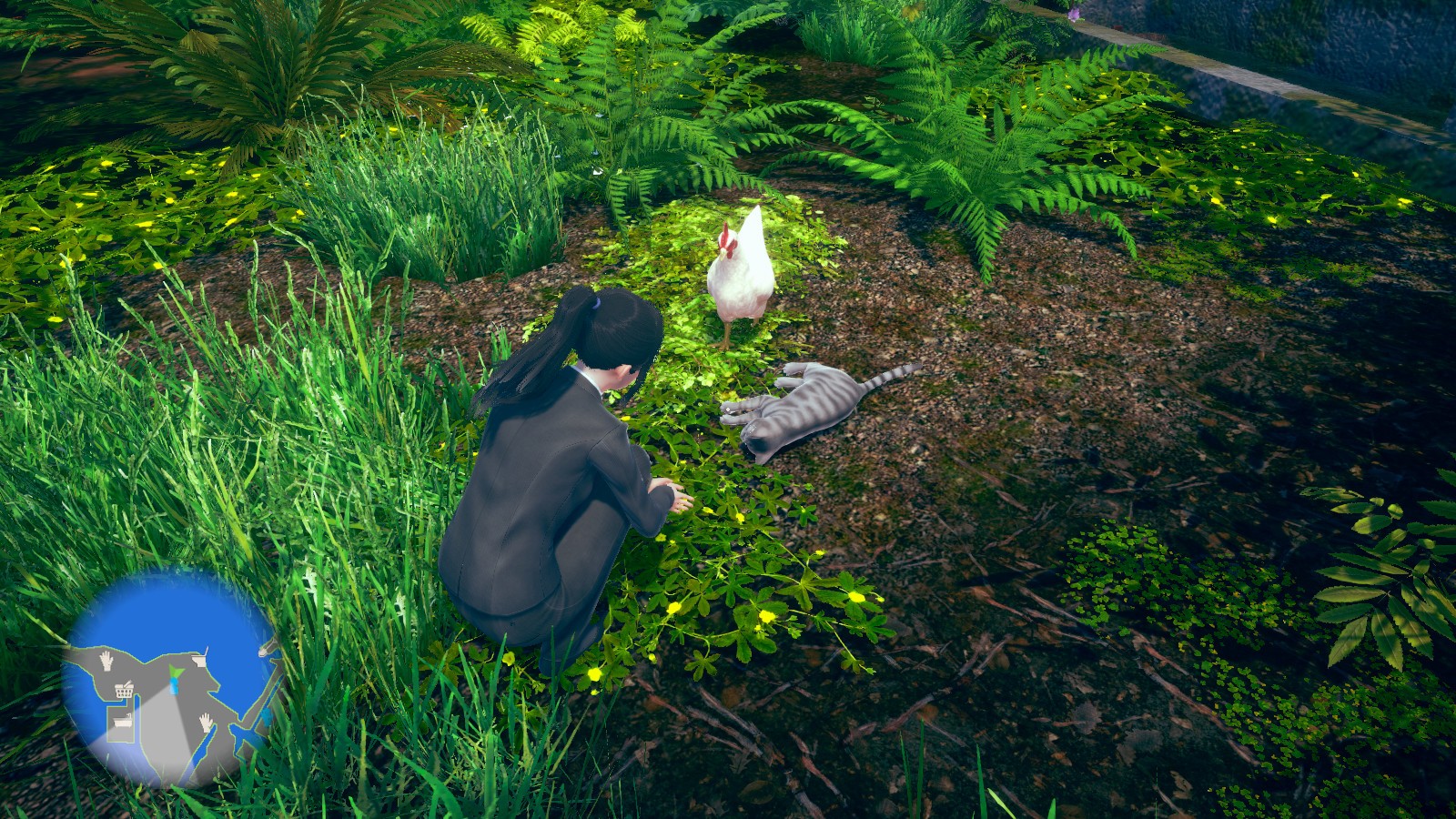Click the upper-left hand icon on the minimap
1456x819 pixels.
click(x=106, y=661)
